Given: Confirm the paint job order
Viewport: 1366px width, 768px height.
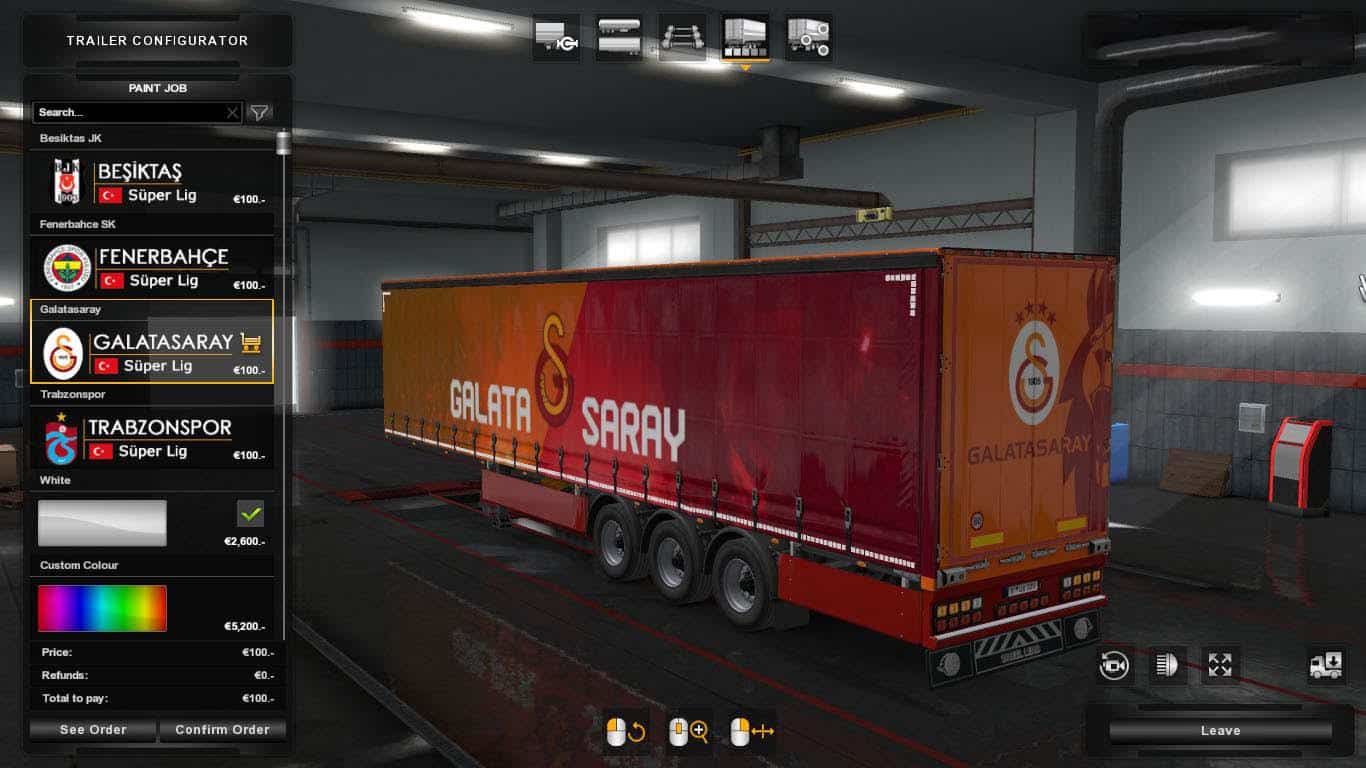Looking at the screenshot, I should (x=222, y=730).
